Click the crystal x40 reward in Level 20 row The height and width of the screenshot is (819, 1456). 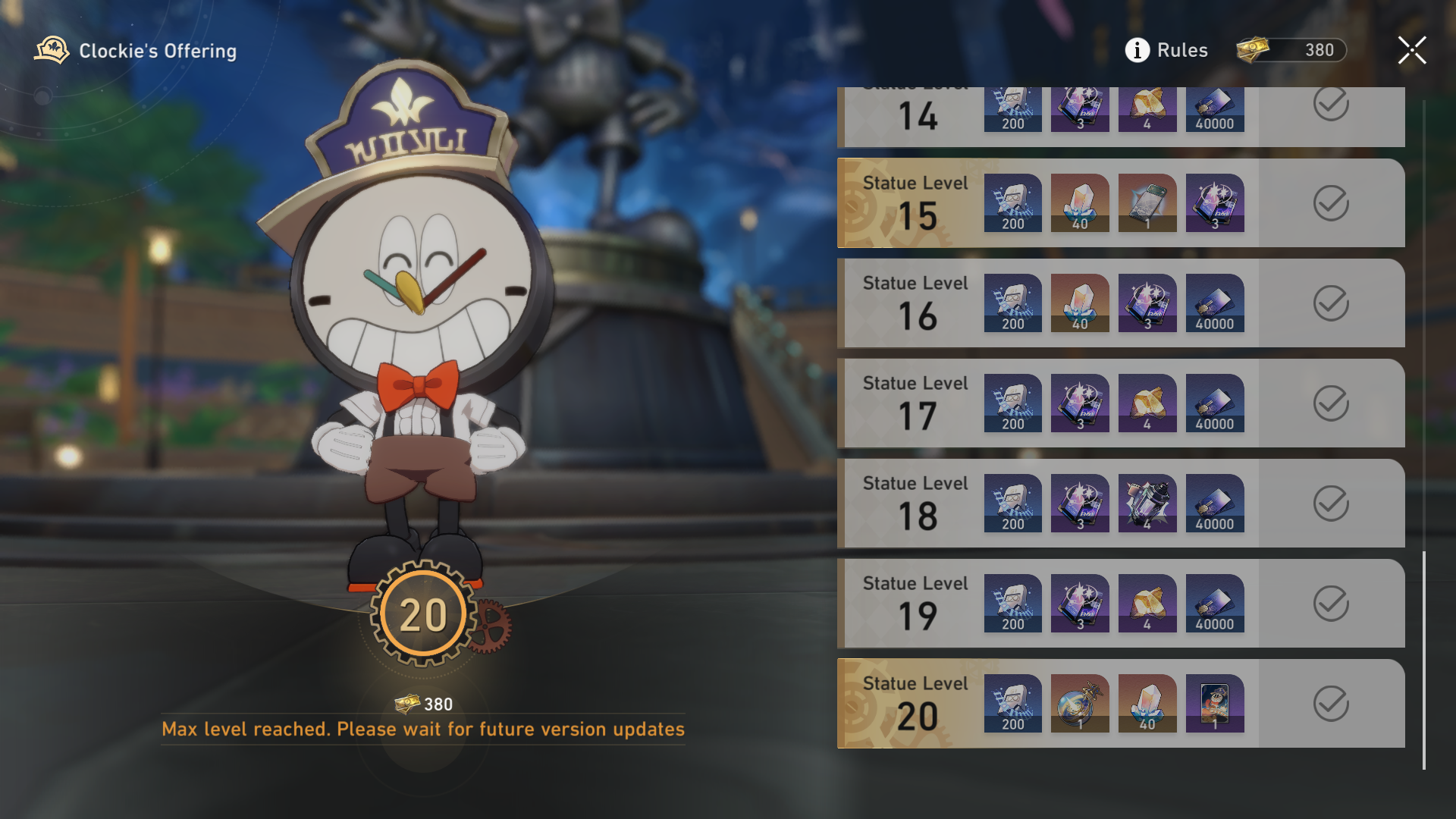coord(1147,704)
